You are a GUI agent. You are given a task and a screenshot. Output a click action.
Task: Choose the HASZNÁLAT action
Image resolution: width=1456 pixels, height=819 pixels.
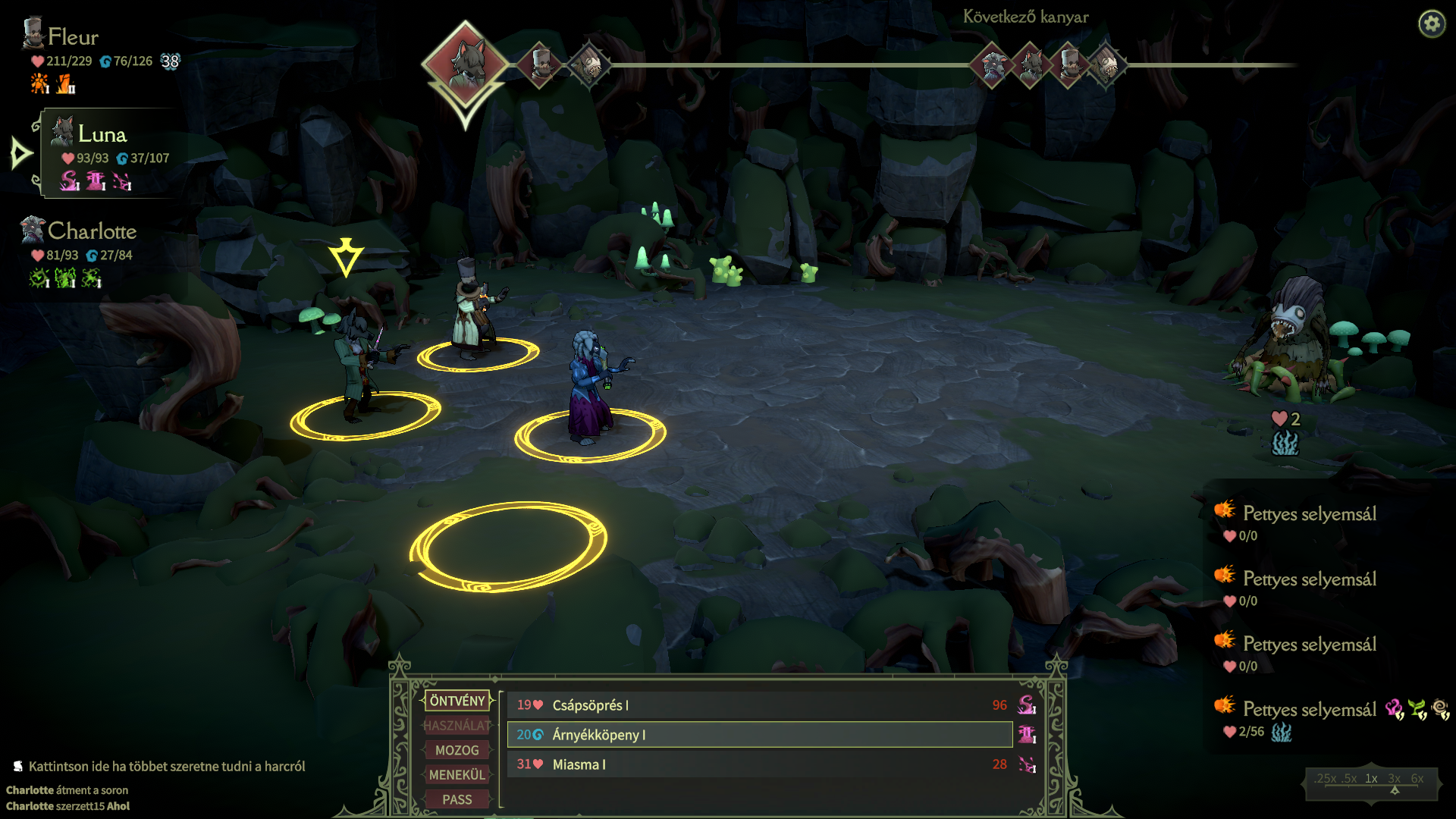coord(457,726)
